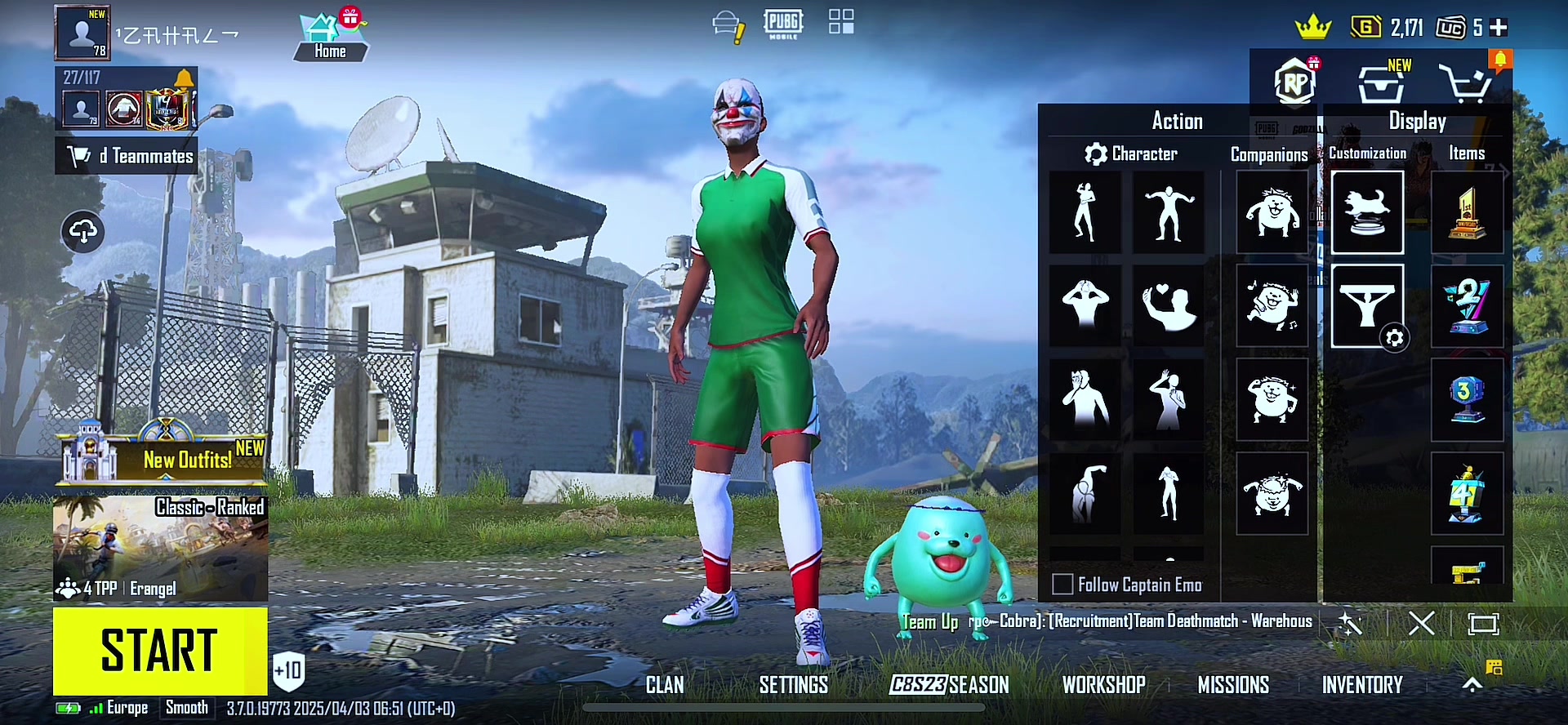Open the Classic-Ranked mode selection panel

(x=160, y=548)
